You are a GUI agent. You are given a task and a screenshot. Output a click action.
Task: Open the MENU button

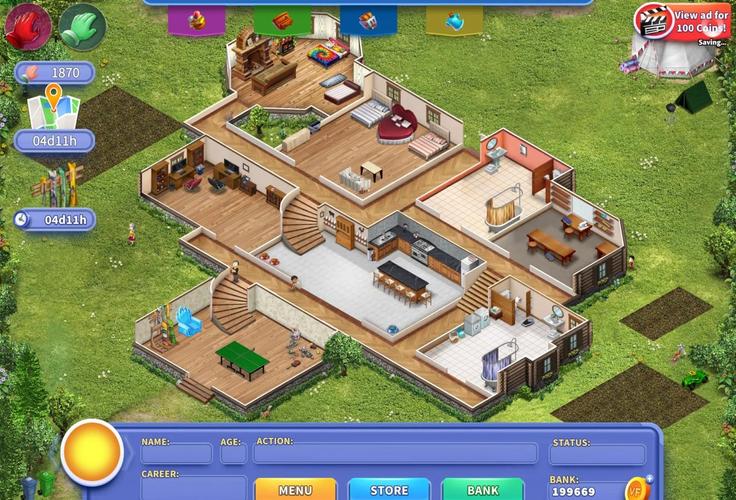pos(295,490)
